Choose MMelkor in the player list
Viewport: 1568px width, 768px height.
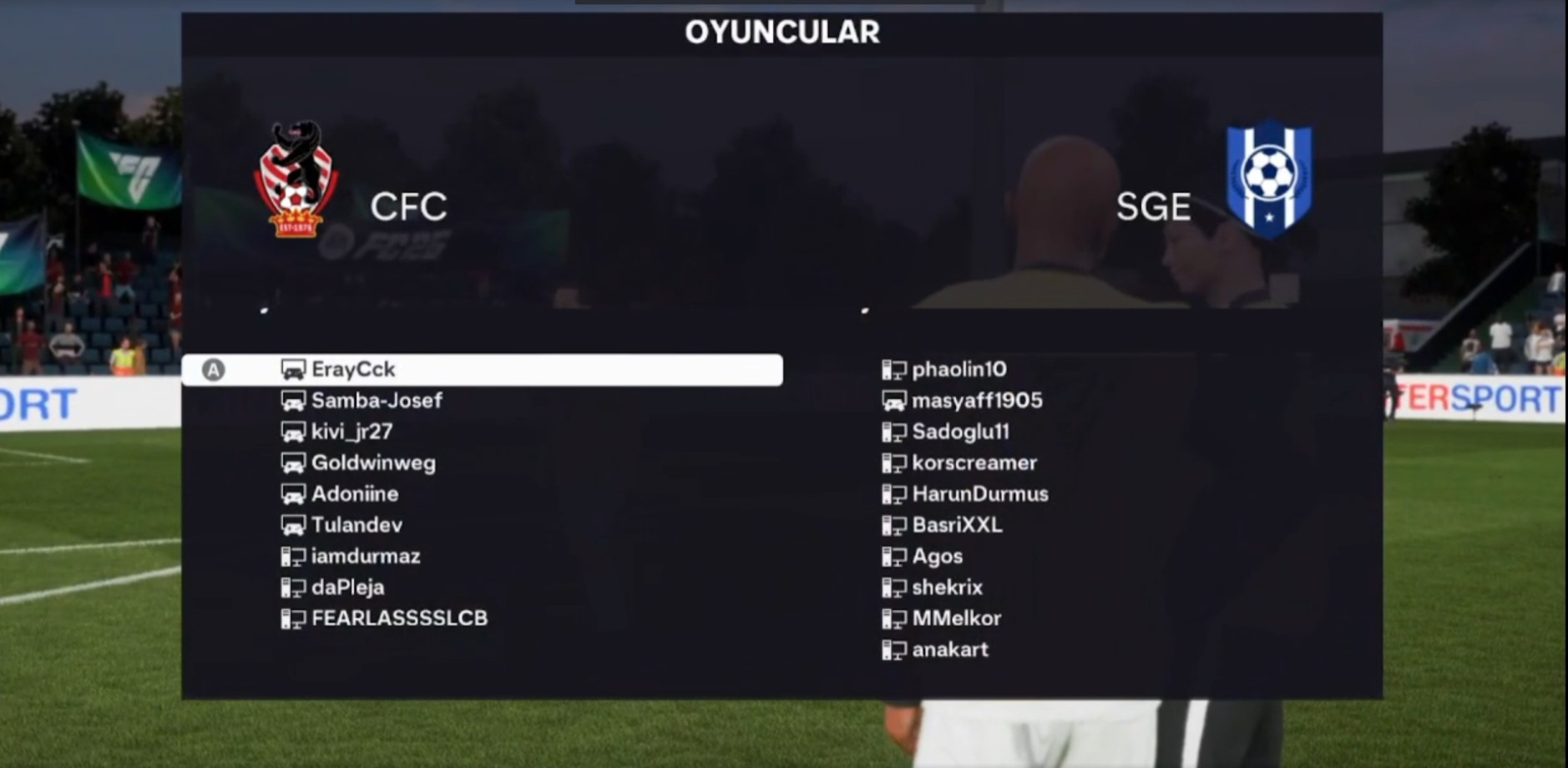click(956, 619)
